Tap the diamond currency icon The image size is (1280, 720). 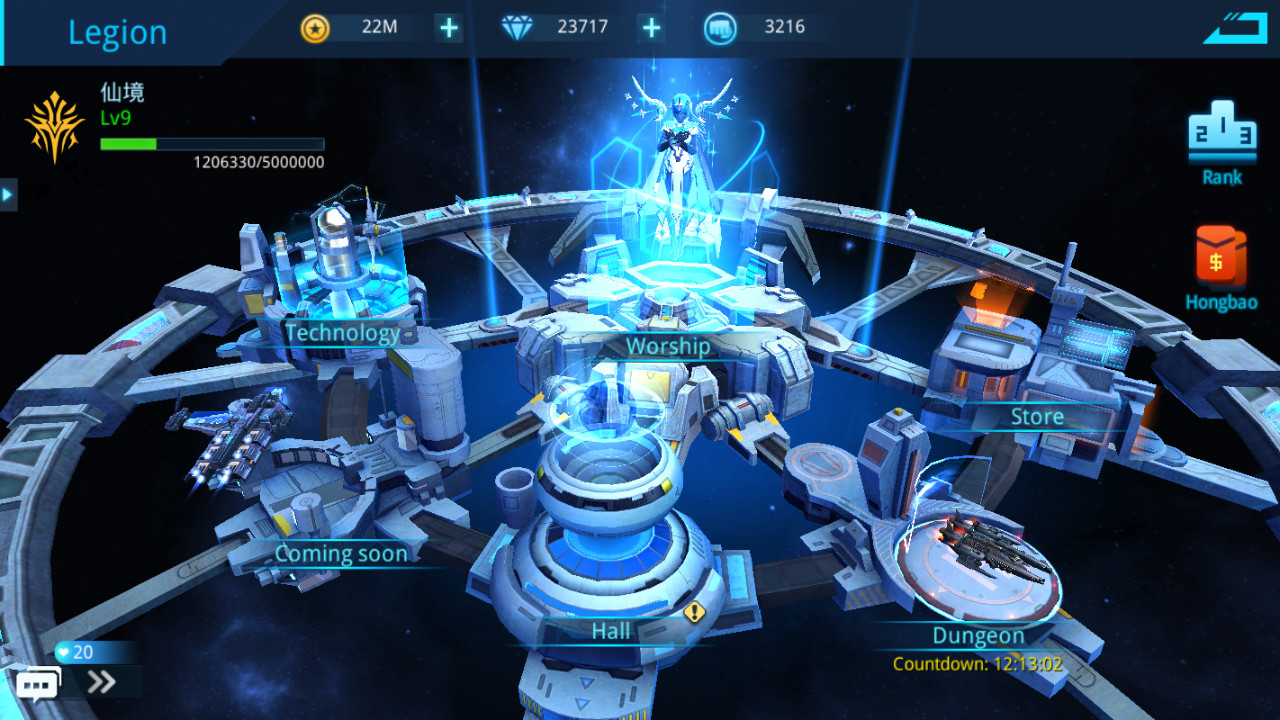tap(516, 27)
